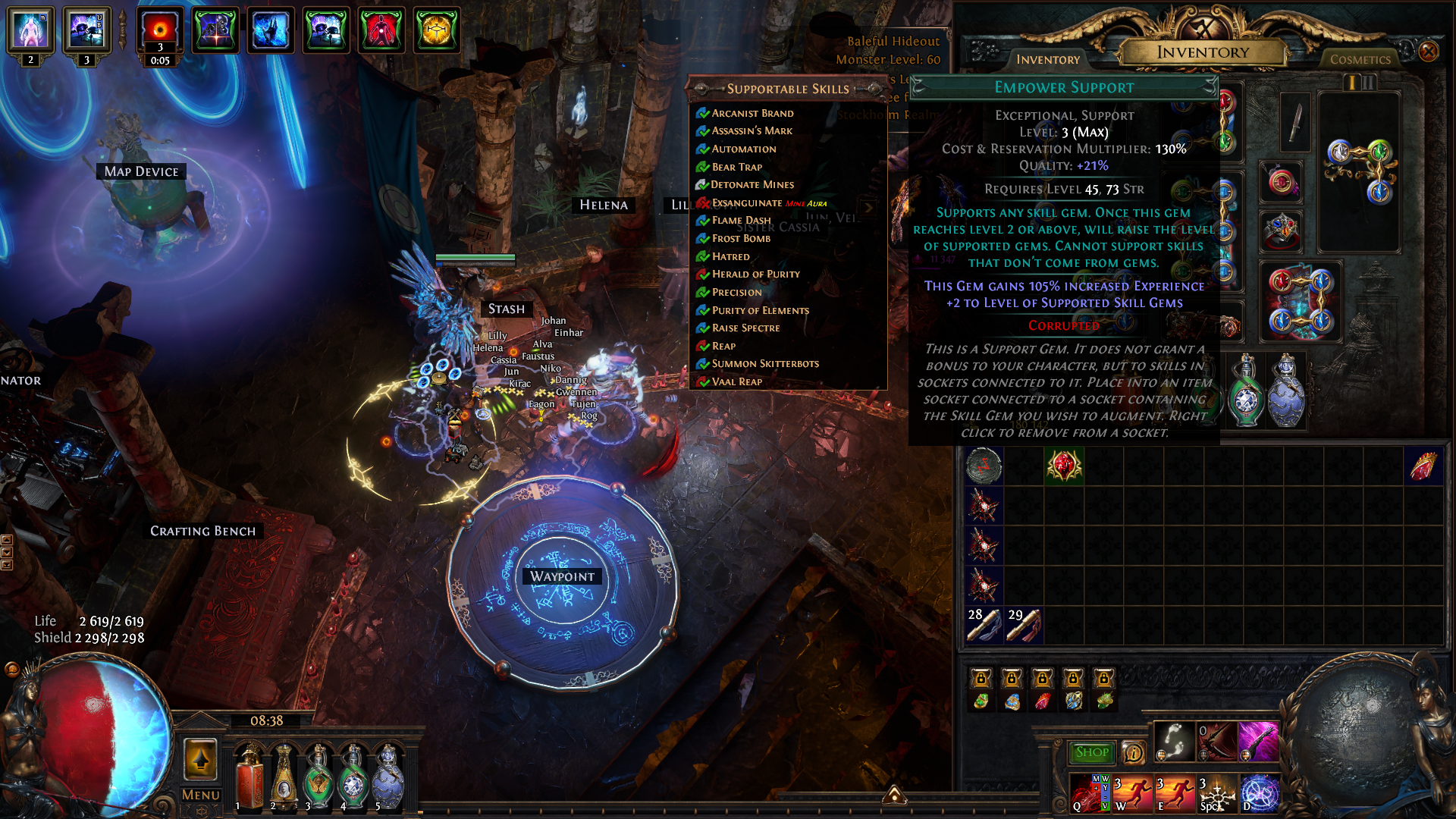This screenshot has height=819, width=1456.
Task: Use the blue ornate flask in slot 5
Action: [x=388, y=777]
